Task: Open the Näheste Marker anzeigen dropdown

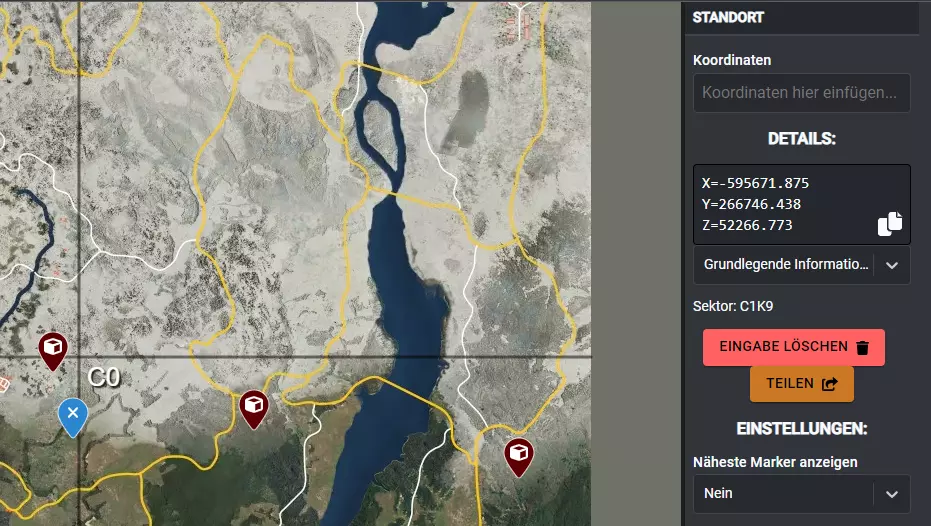Action: coord(801,493)
